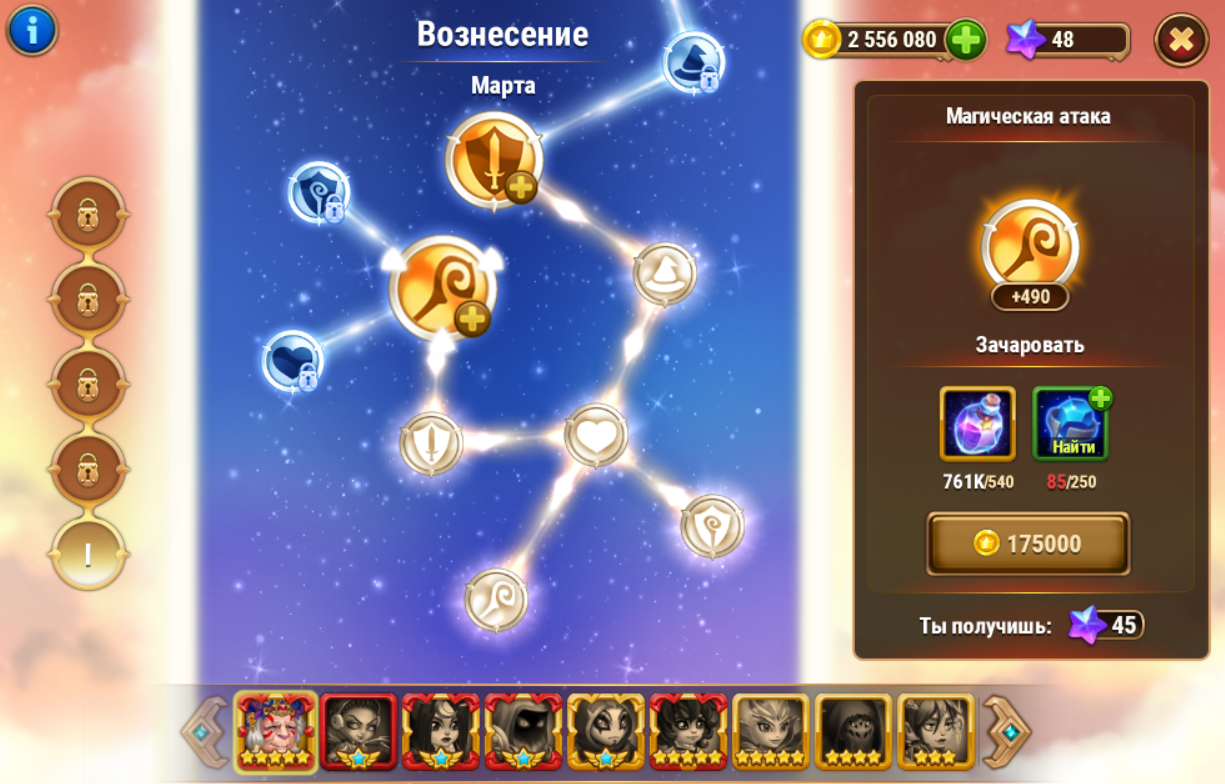
Task: Select the white witch hat node
Action: (665, 273)
